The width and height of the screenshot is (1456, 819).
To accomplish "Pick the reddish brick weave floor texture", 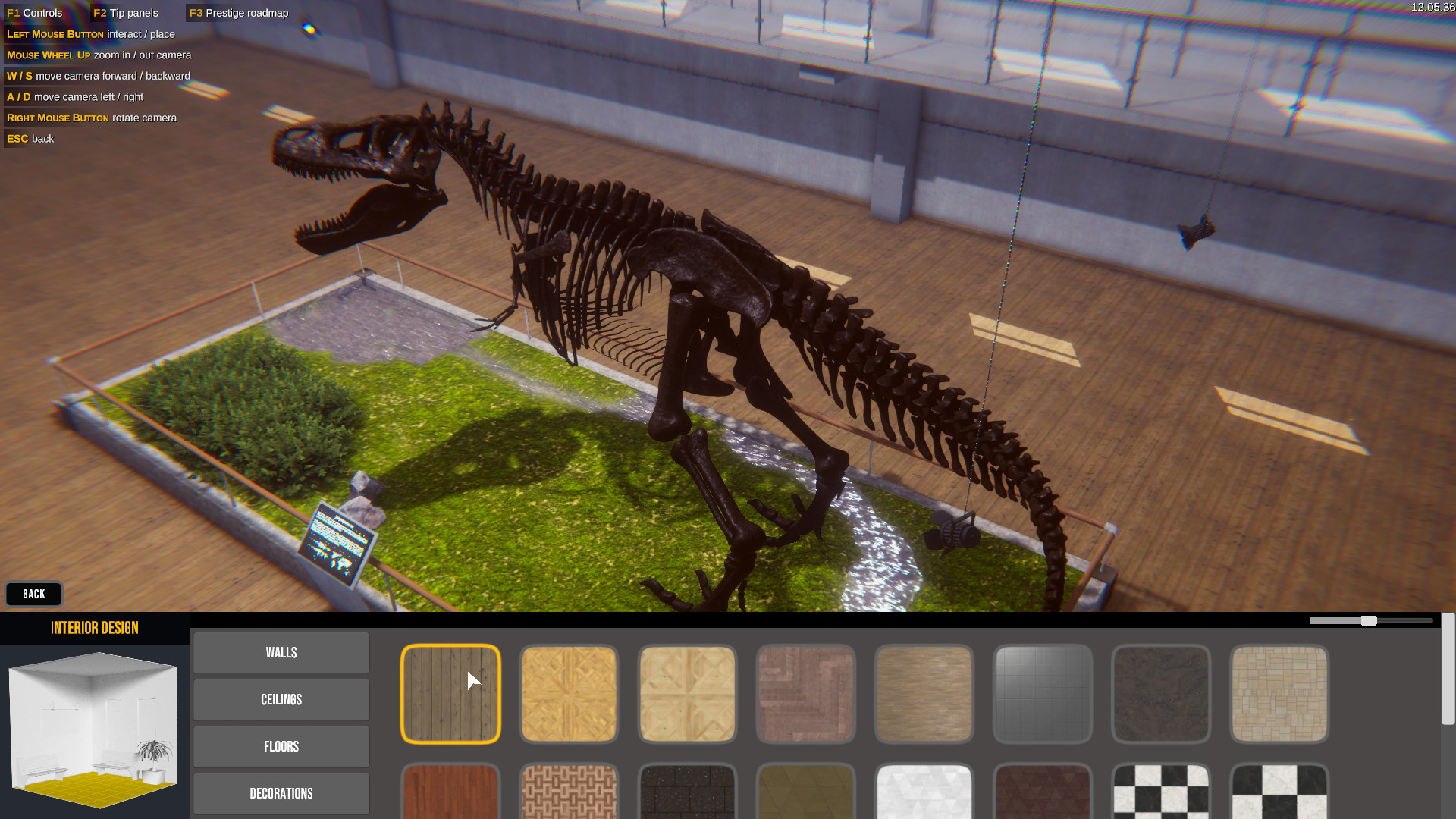I will [805, 693].
